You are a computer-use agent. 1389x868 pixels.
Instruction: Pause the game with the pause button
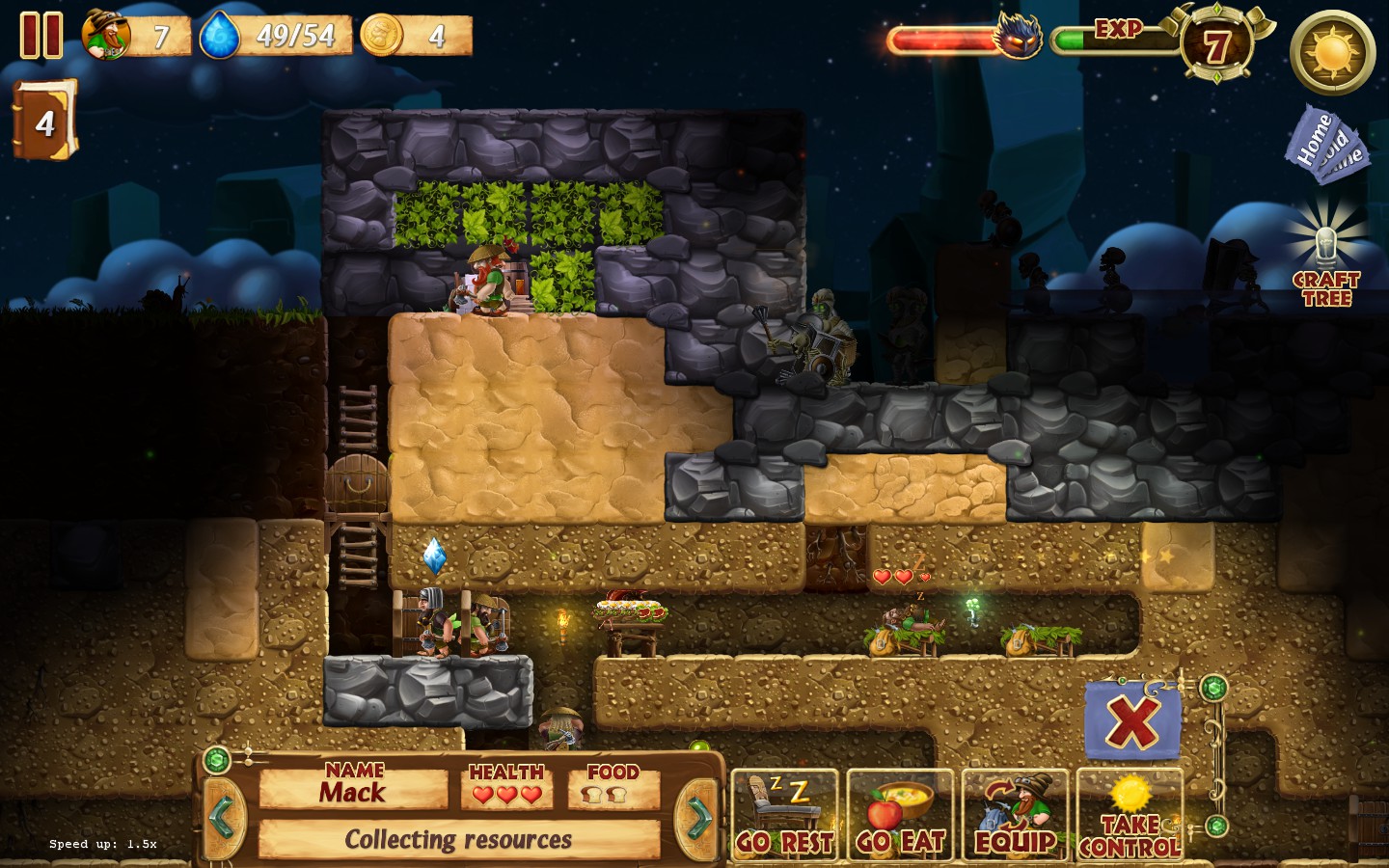(41, 36)
